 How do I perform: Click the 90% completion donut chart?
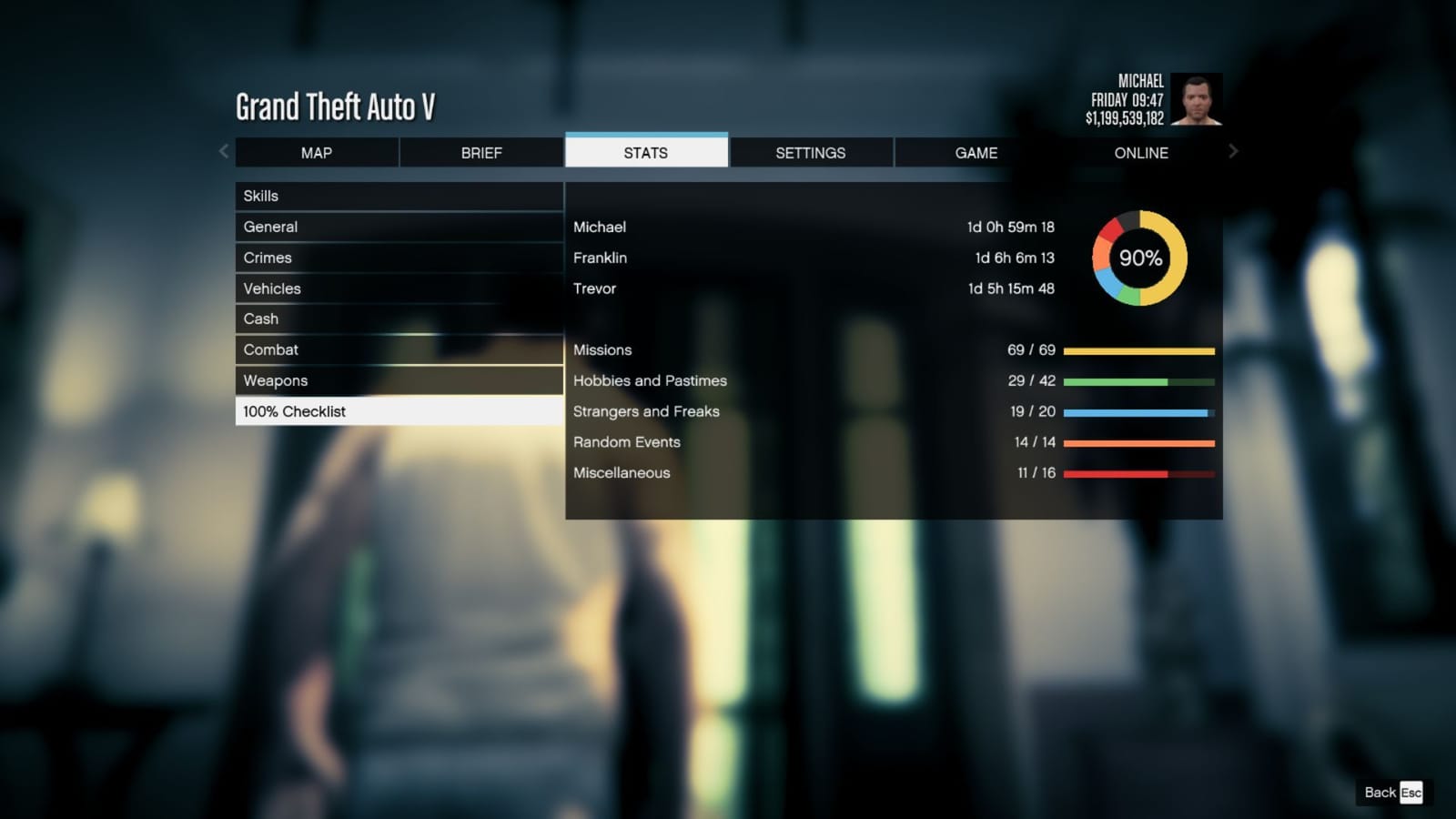pyautogui.click(x=1139, y=258)
